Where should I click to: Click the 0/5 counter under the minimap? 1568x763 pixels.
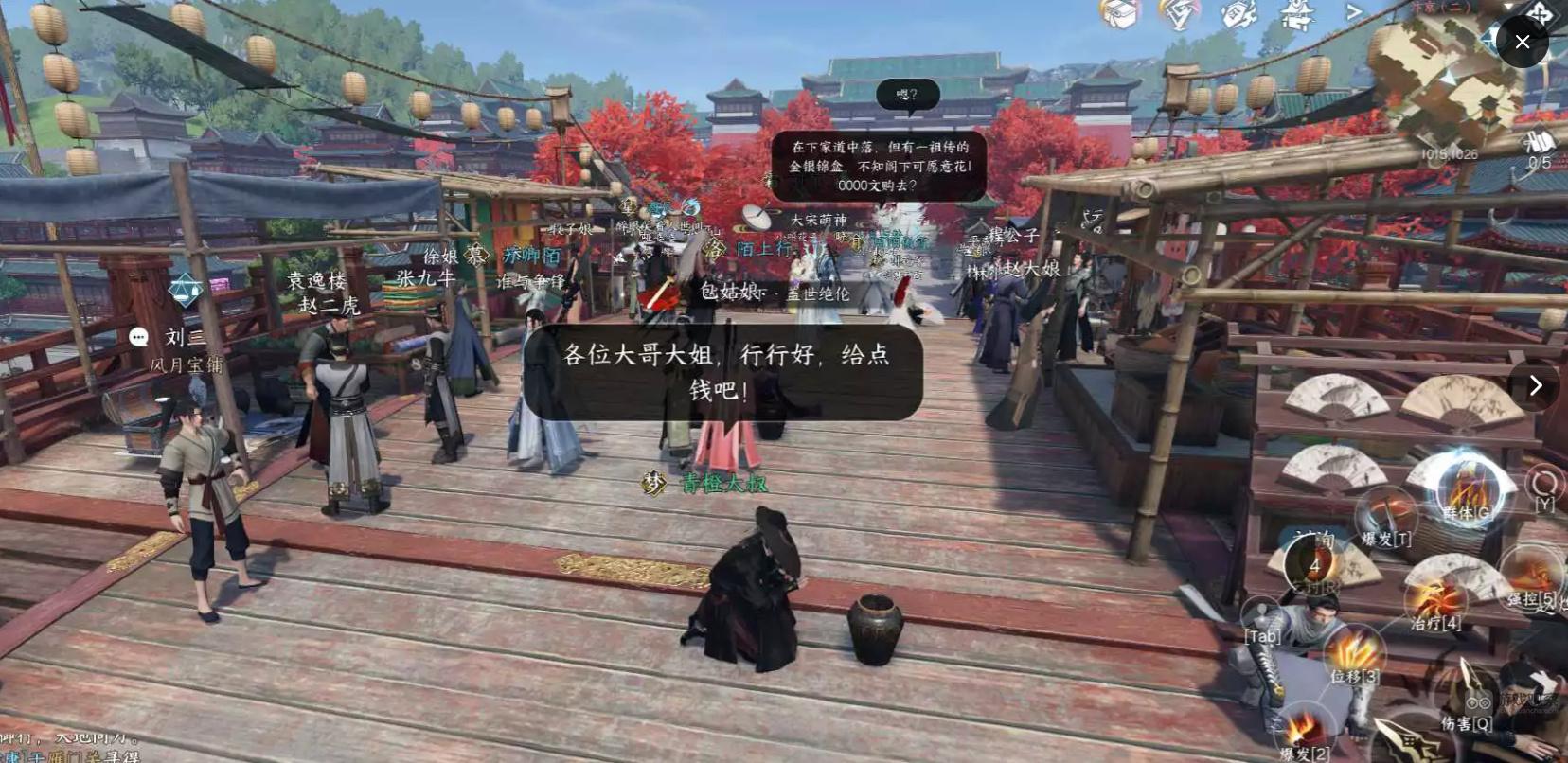coord(1539,162)
